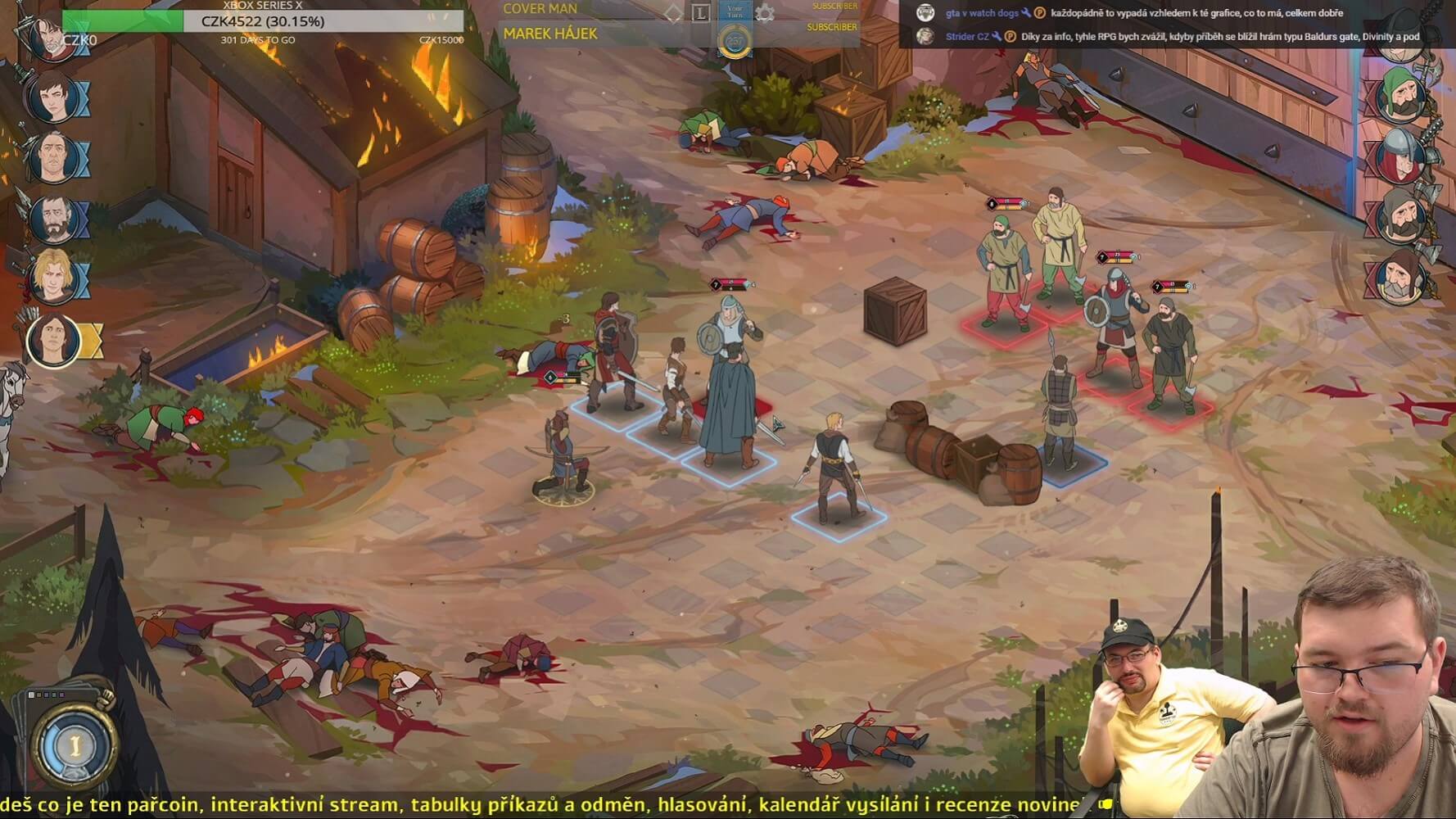Click the round turn timer medallion

coord(735,42)
